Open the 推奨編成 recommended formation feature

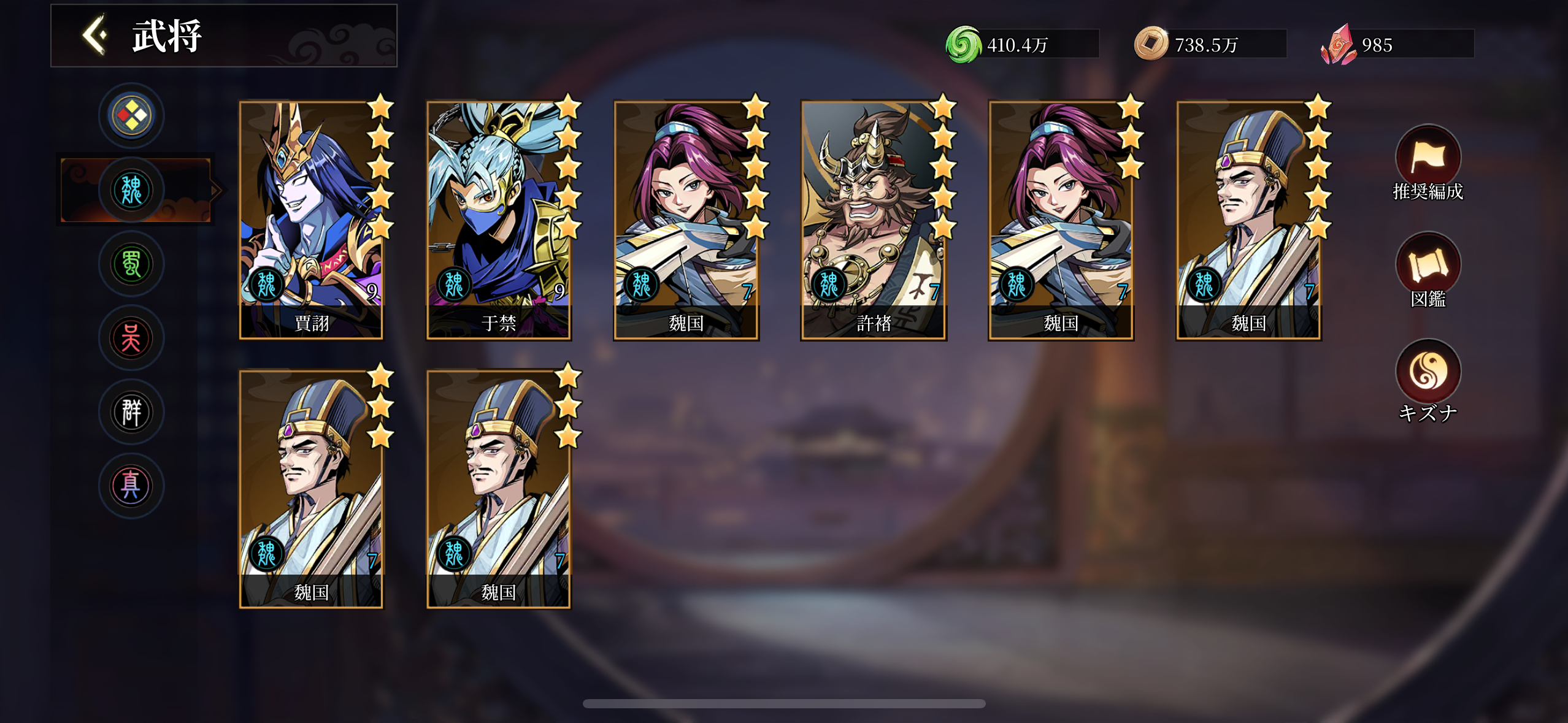coord(1428,158)
